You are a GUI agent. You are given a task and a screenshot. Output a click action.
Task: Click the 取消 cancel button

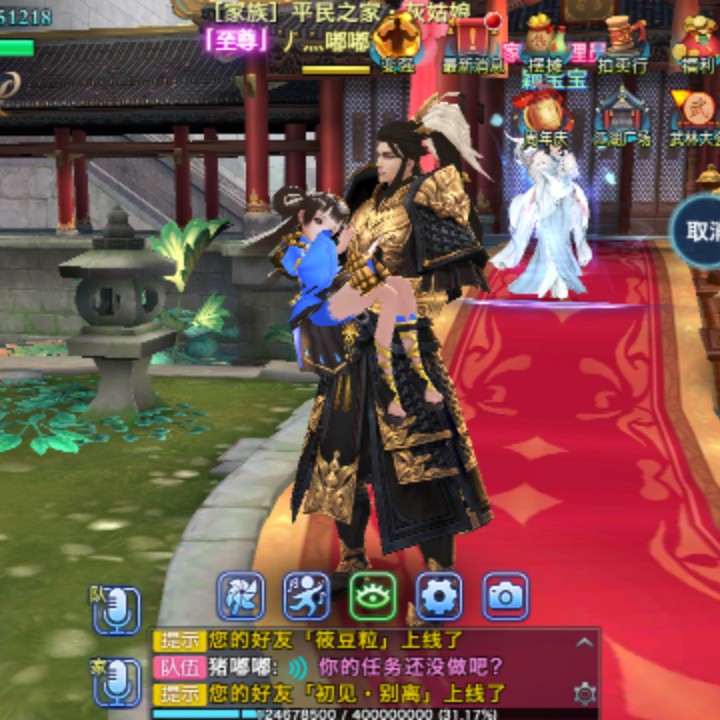(x=700, y=230)
